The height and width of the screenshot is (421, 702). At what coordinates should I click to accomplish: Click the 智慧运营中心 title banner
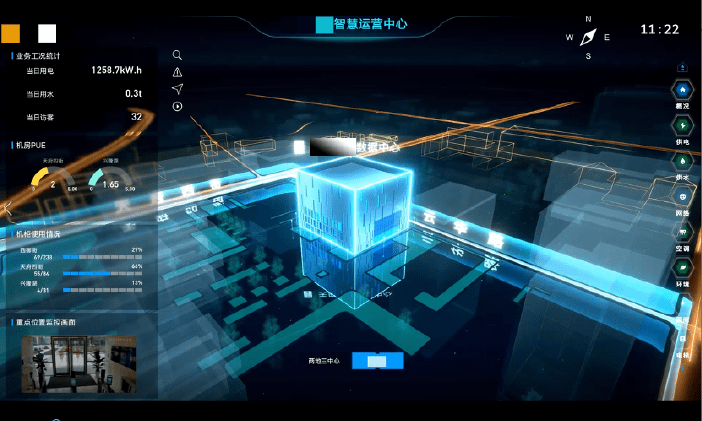[x=361, y=24]
